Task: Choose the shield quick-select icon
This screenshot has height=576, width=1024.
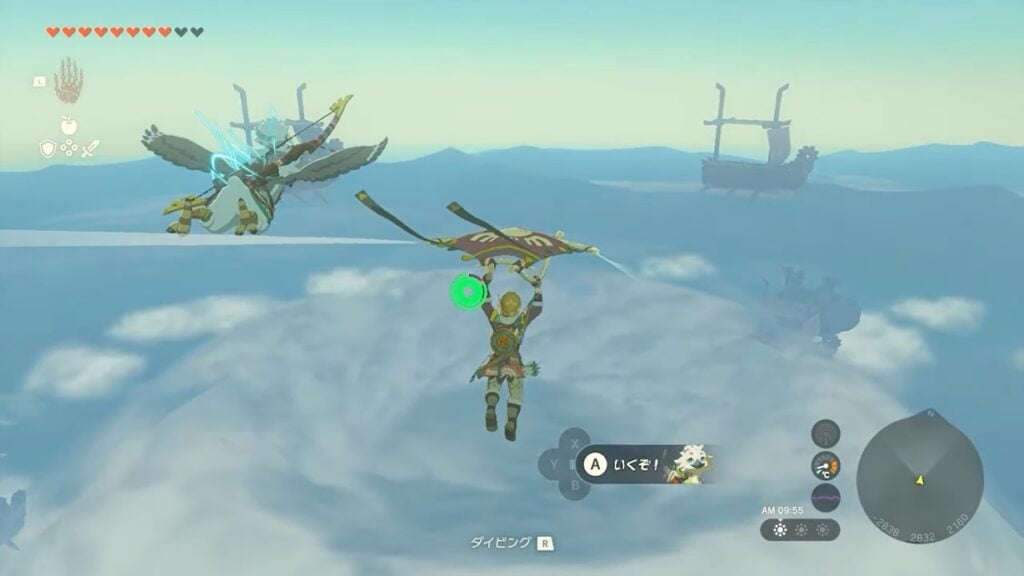Action: [x=46, y=148]
